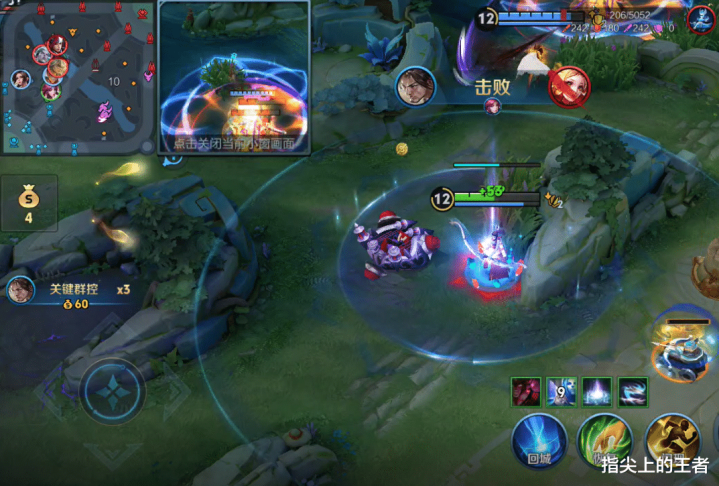
Task: Tap the movement joystick center
Action: pos(114,390)
